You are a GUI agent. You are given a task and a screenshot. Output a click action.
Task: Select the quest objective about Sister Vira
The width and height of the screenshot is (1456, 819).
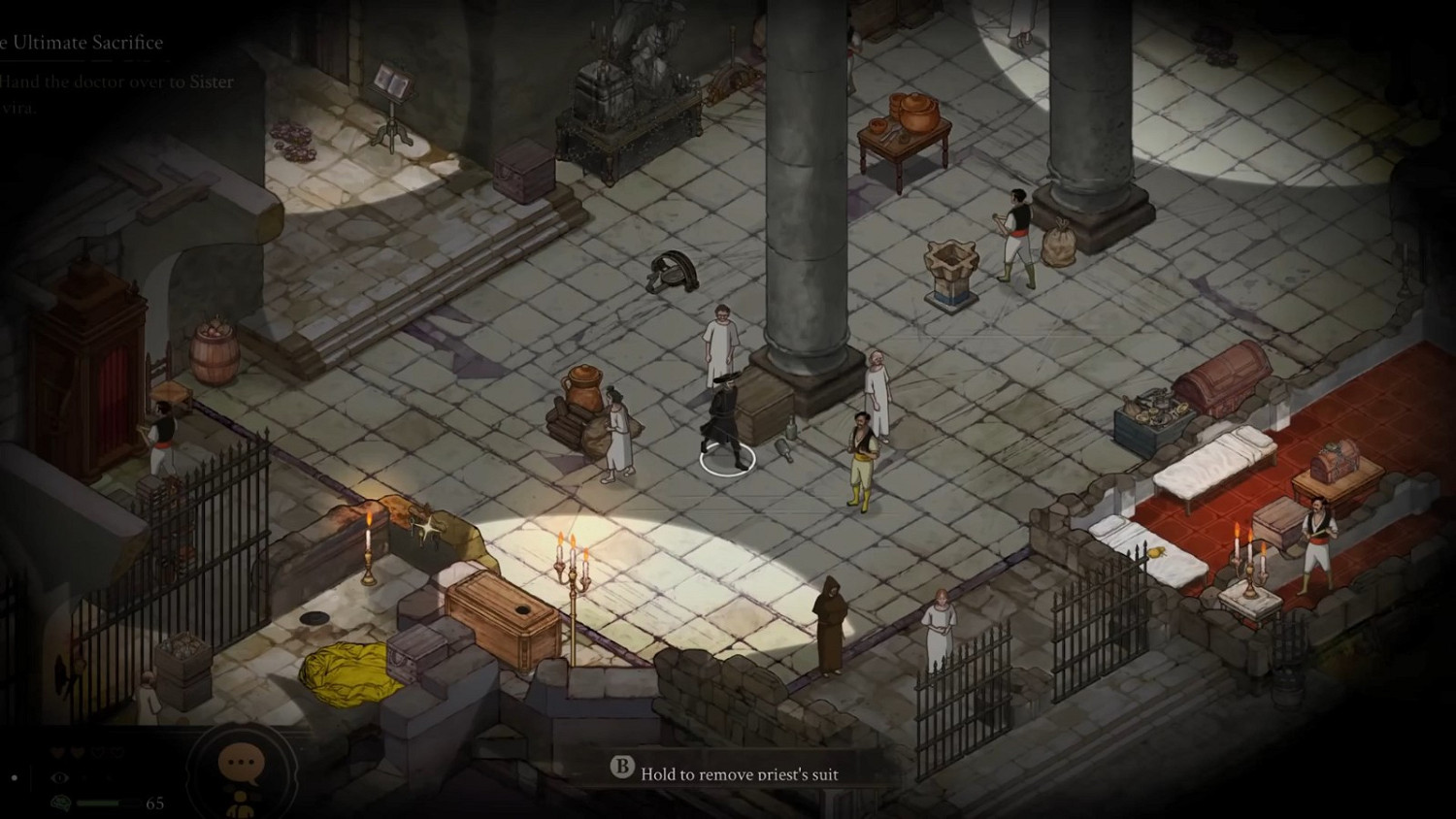[x=116, y=94]
